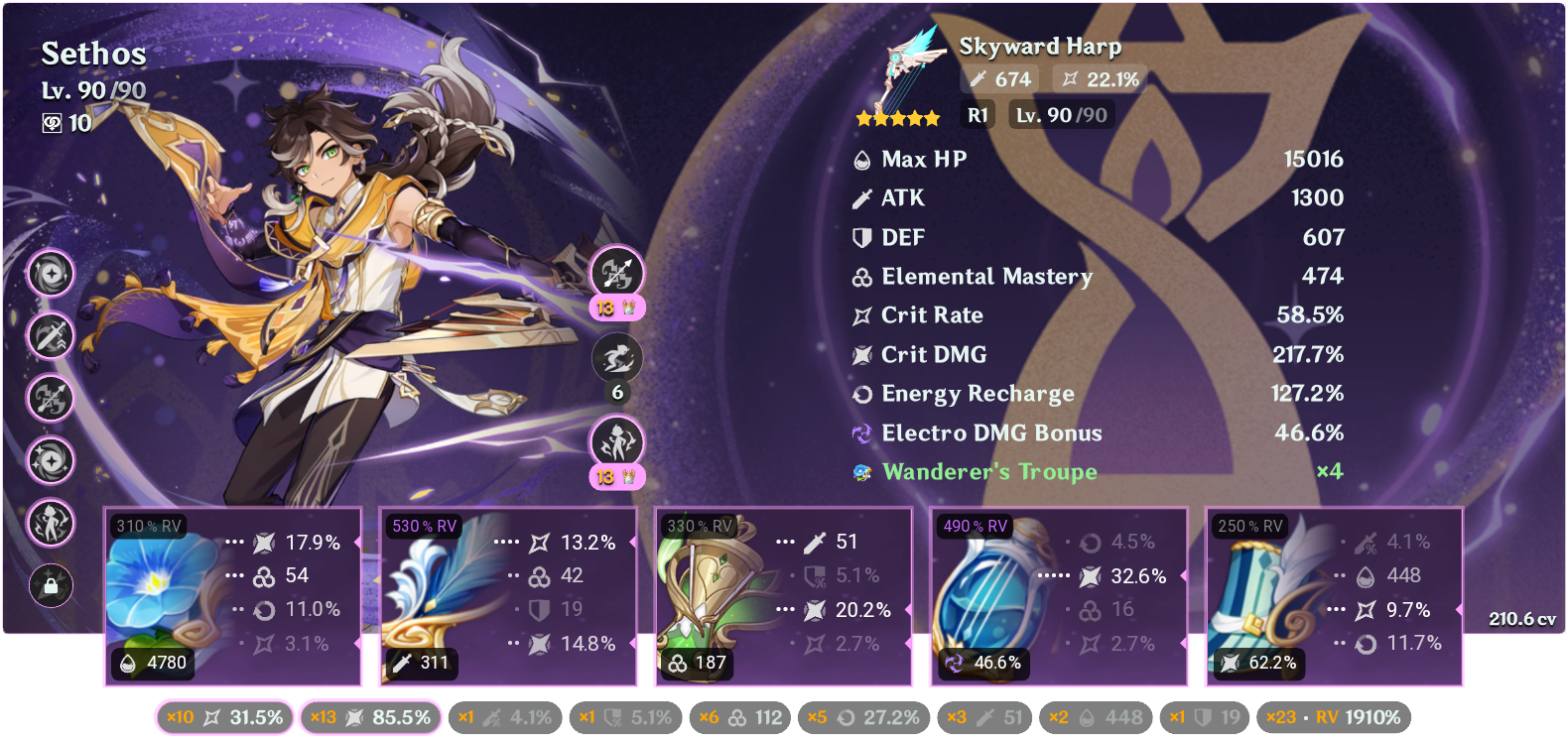Select the Crit Rate stat icon
1568x741 pixels.
(x=859, y=314)
